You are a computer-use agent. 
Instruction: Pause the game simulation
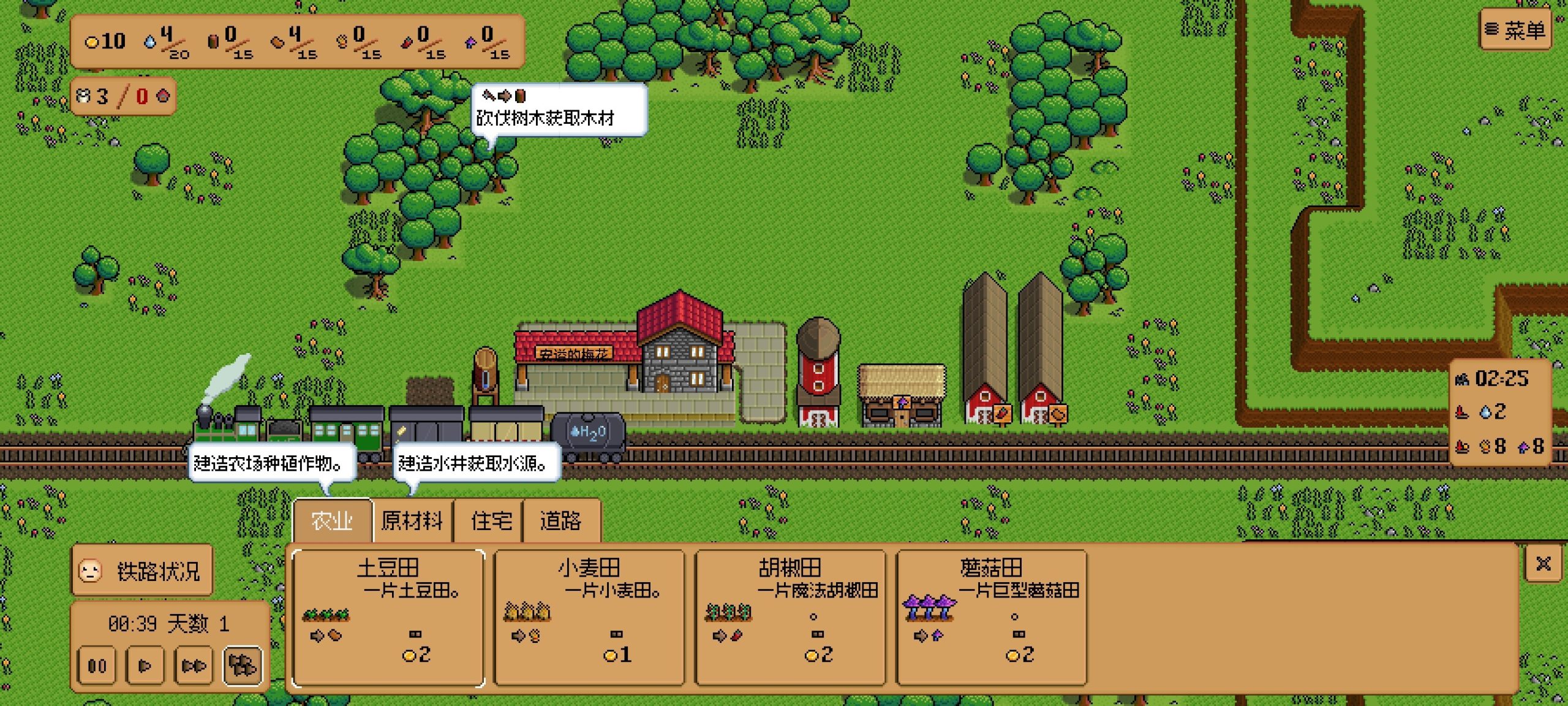(97, 666)
